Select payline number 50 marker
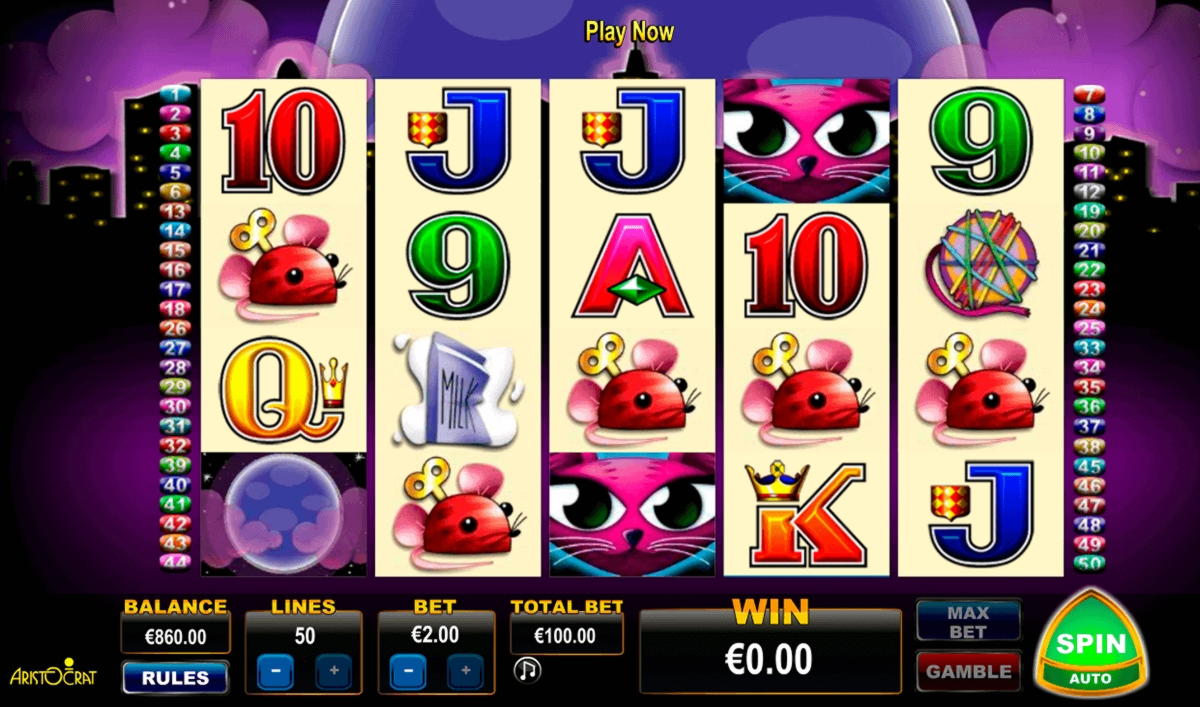This screenshot has height=707, width=1200. pyautogui.click(x=1088, y=562)
